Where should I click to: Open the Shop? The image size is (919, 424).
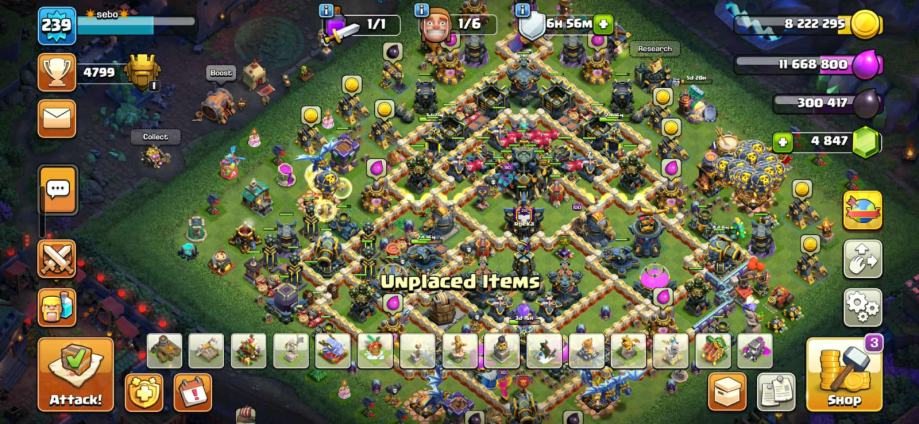point(844,374)
